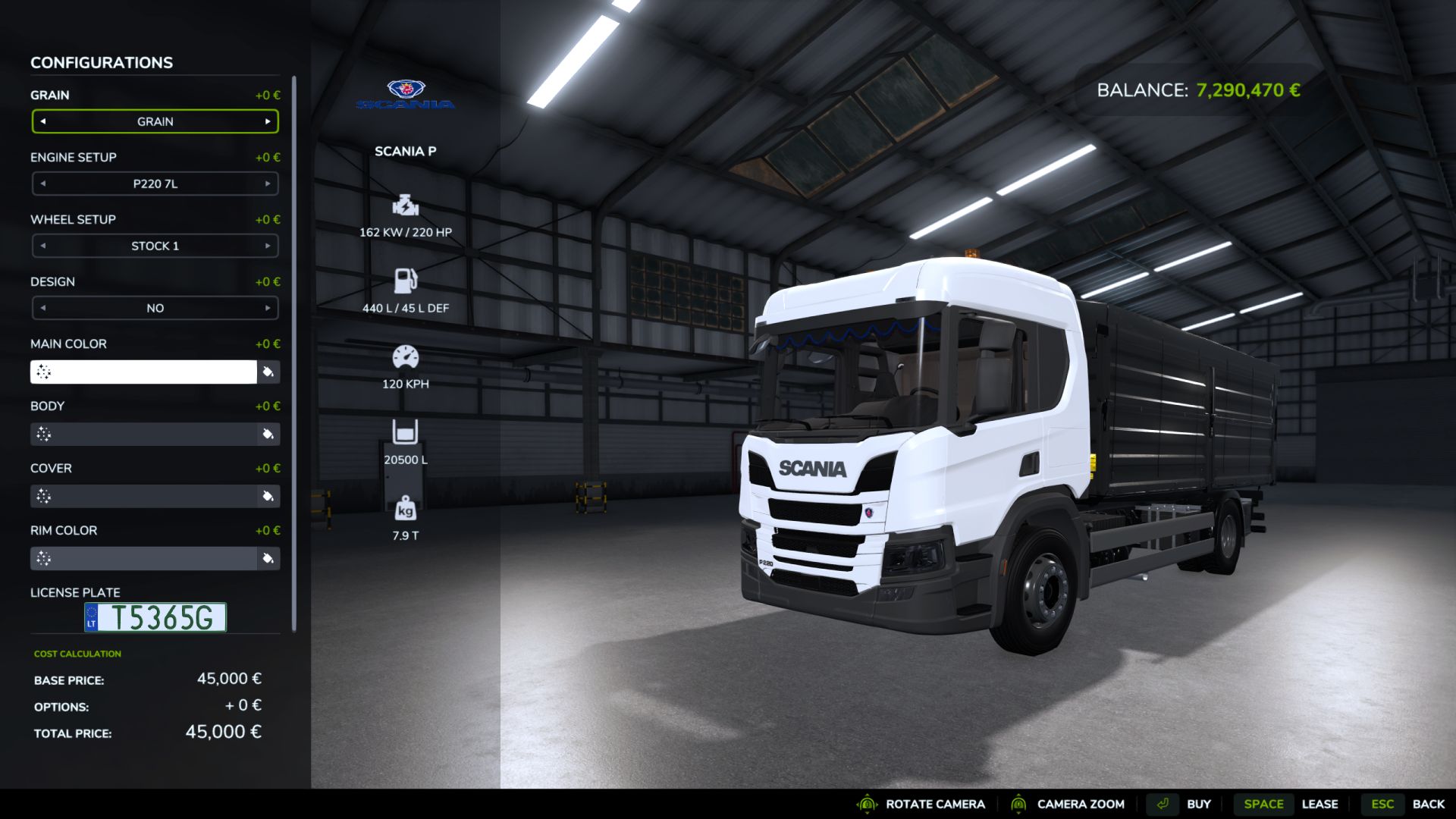
Task: Open the paint bucket picker for Cover
Action: point(268,496)
